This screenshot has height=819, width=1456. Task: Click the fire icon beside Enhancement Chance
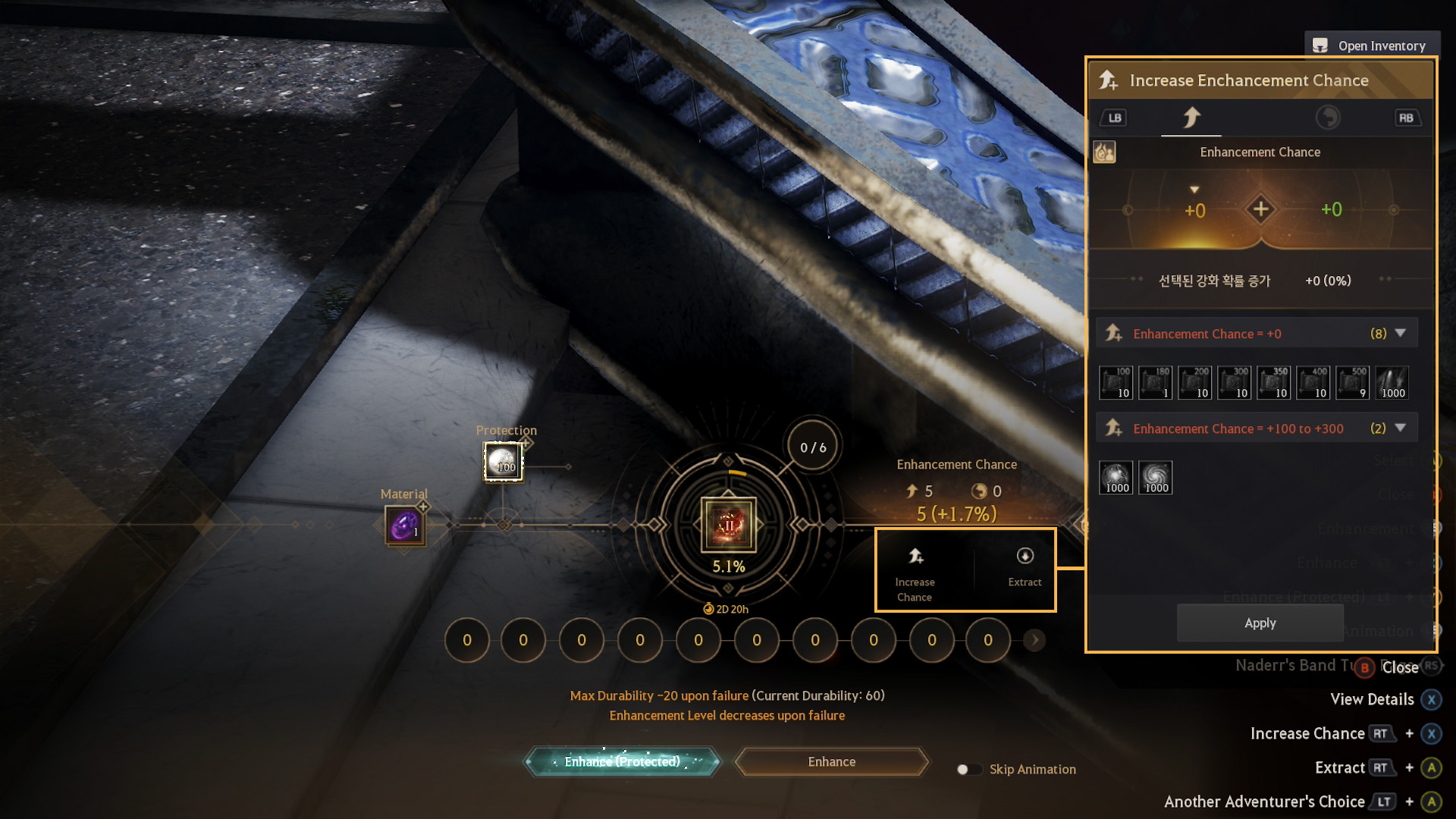pyautogui.click(x=1104, y=152)
